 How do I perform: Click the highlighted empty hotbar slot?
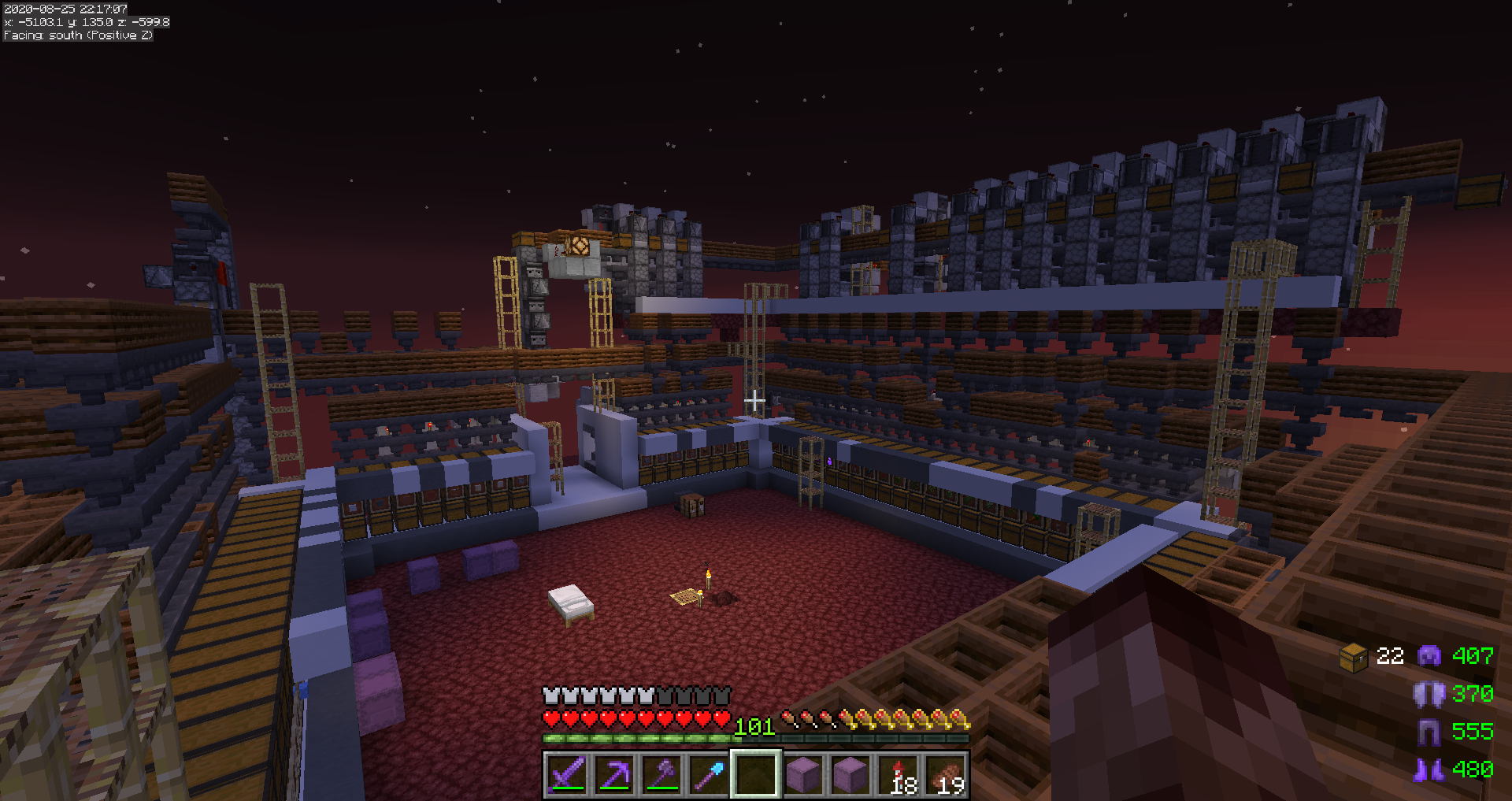(x=756, y=775)
